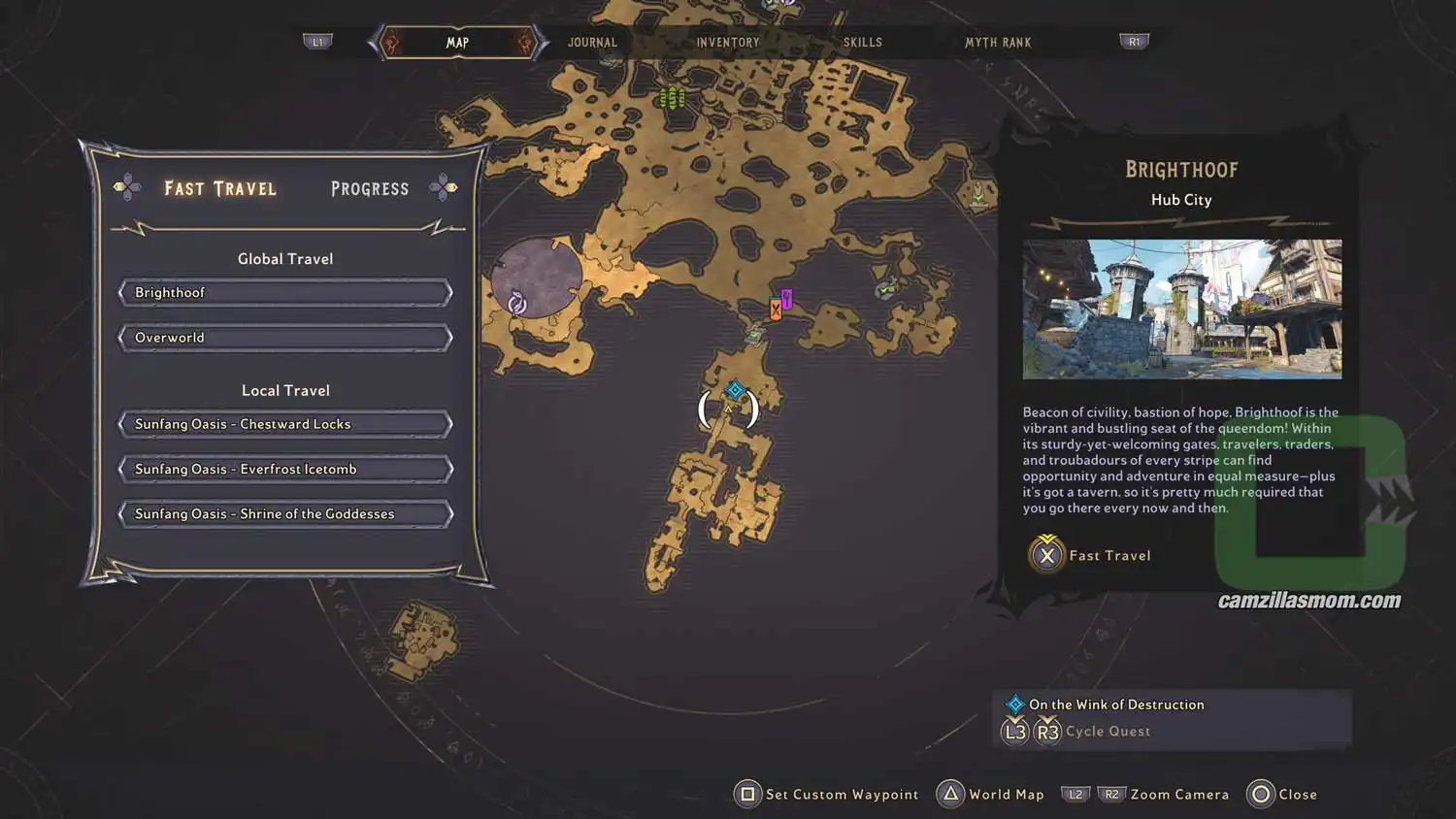Click the orange crossed-tools marker on the map
This screenshot has width=1456, height=819.
(774, 309)
